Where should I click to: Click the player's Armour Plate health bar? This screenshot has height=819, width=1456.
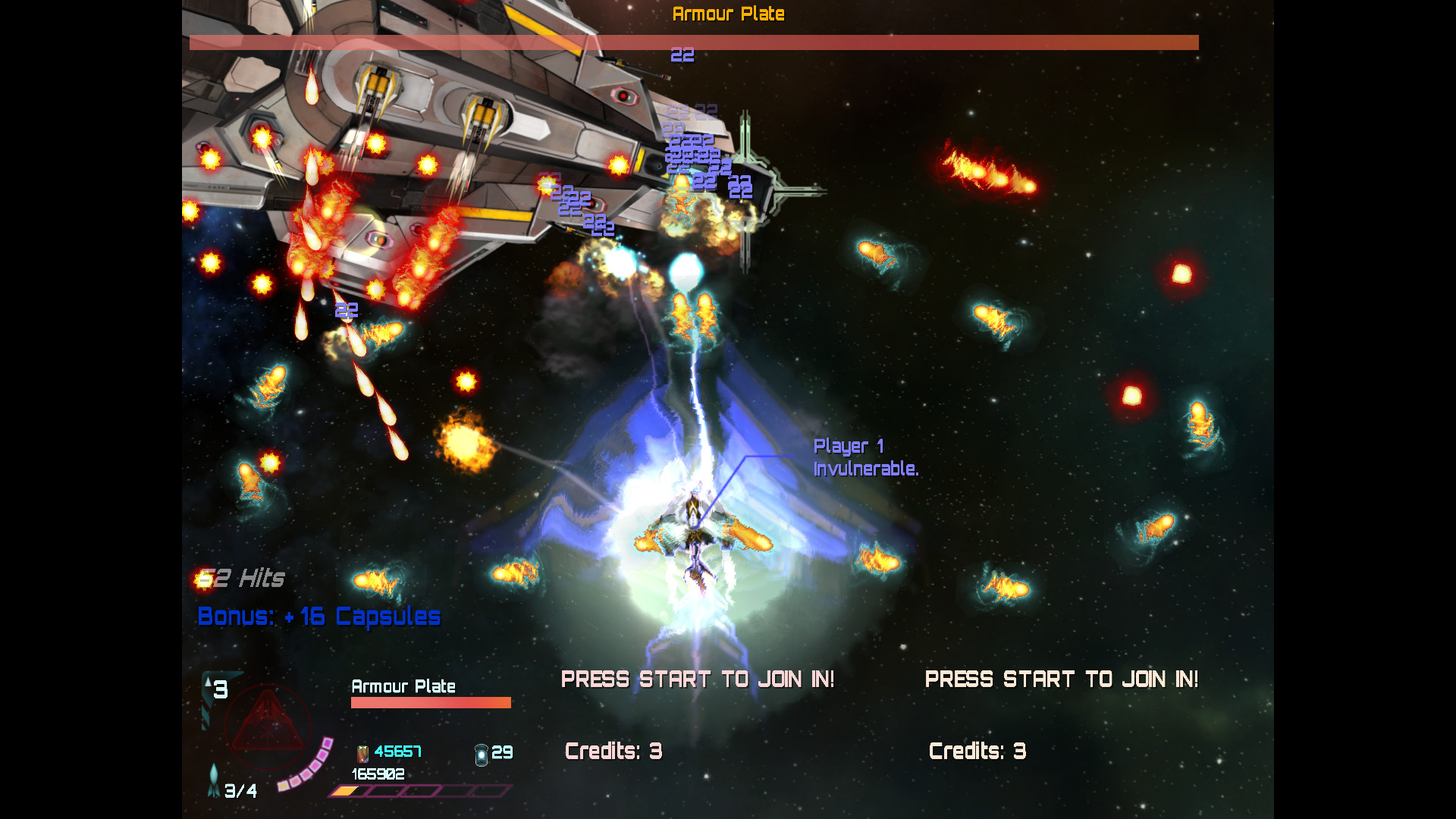coord(429,701)
